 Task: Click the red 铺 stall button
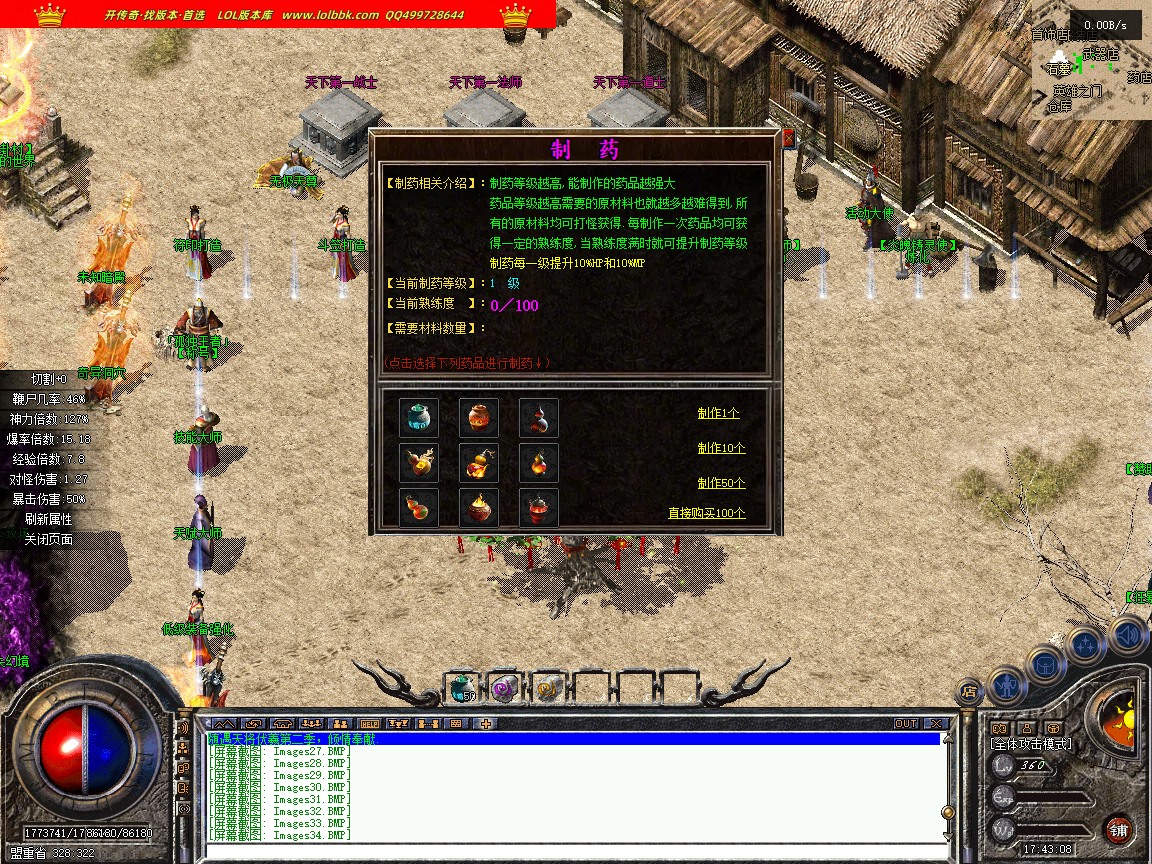click(1118, 829)
